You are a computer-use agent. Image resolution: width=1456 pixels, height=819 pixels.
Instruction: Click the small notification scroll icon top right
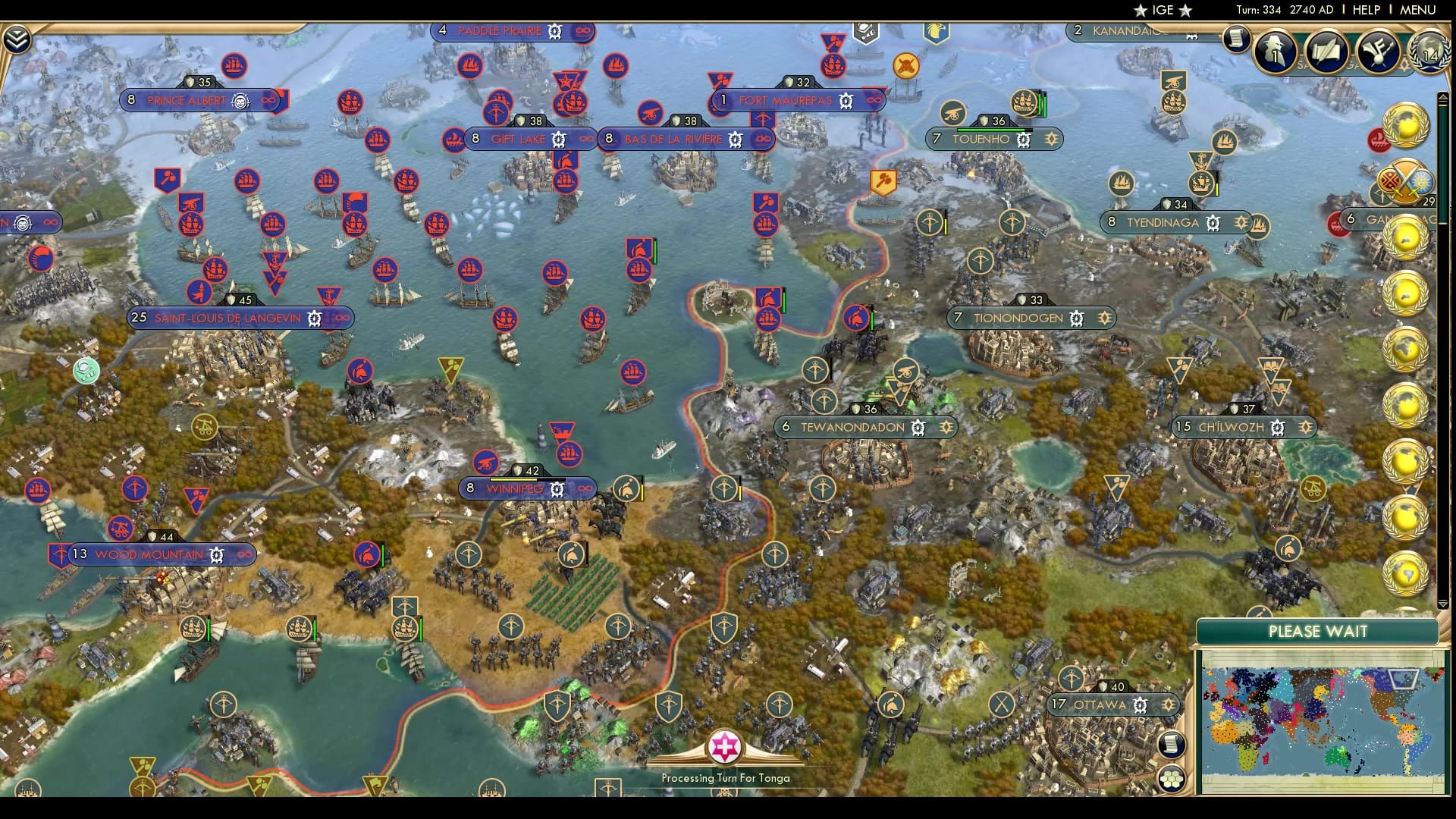(x=1236, y=39)
